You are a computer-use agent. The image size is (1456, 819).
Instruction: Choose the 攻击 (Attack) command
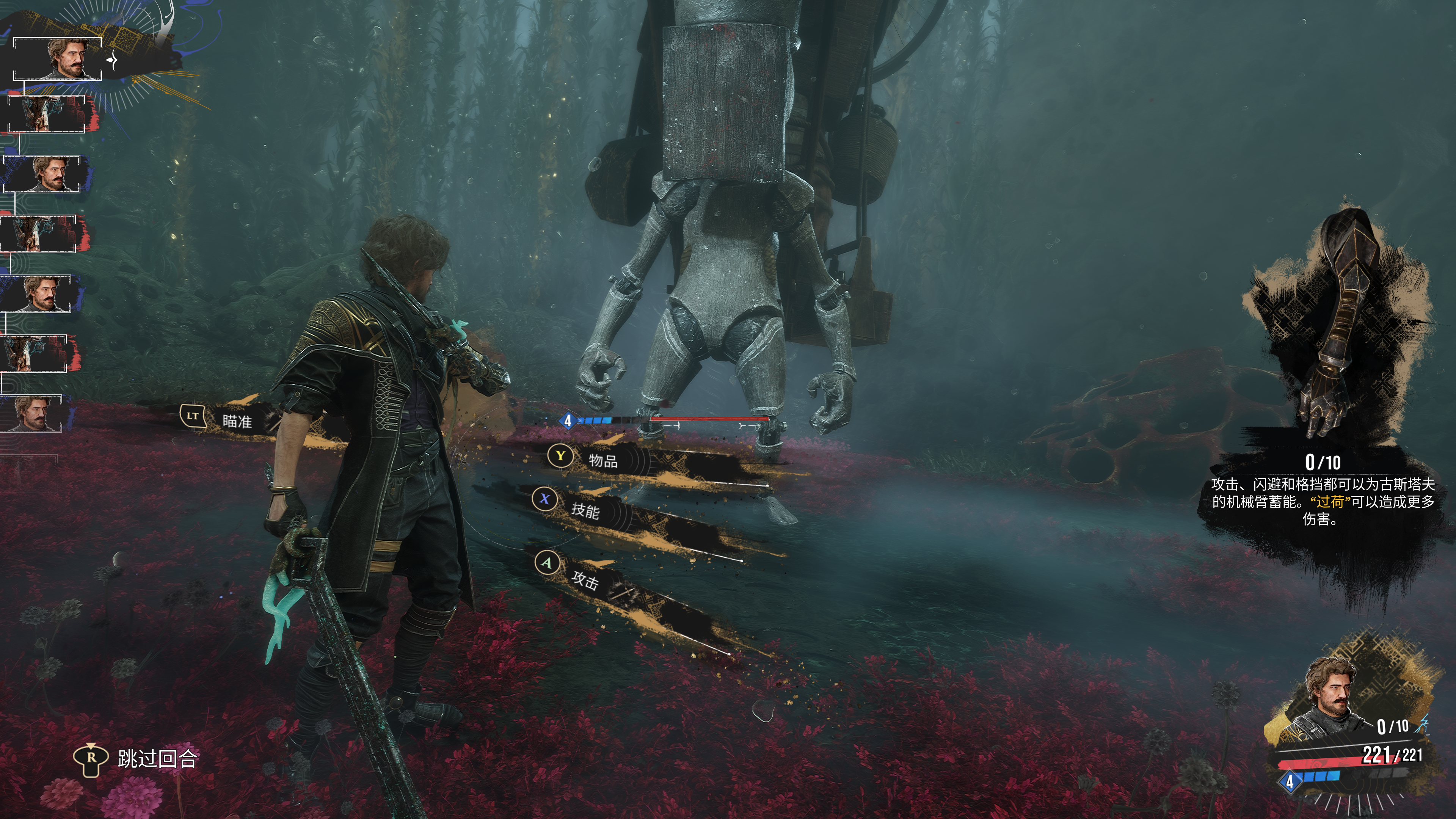584,579
